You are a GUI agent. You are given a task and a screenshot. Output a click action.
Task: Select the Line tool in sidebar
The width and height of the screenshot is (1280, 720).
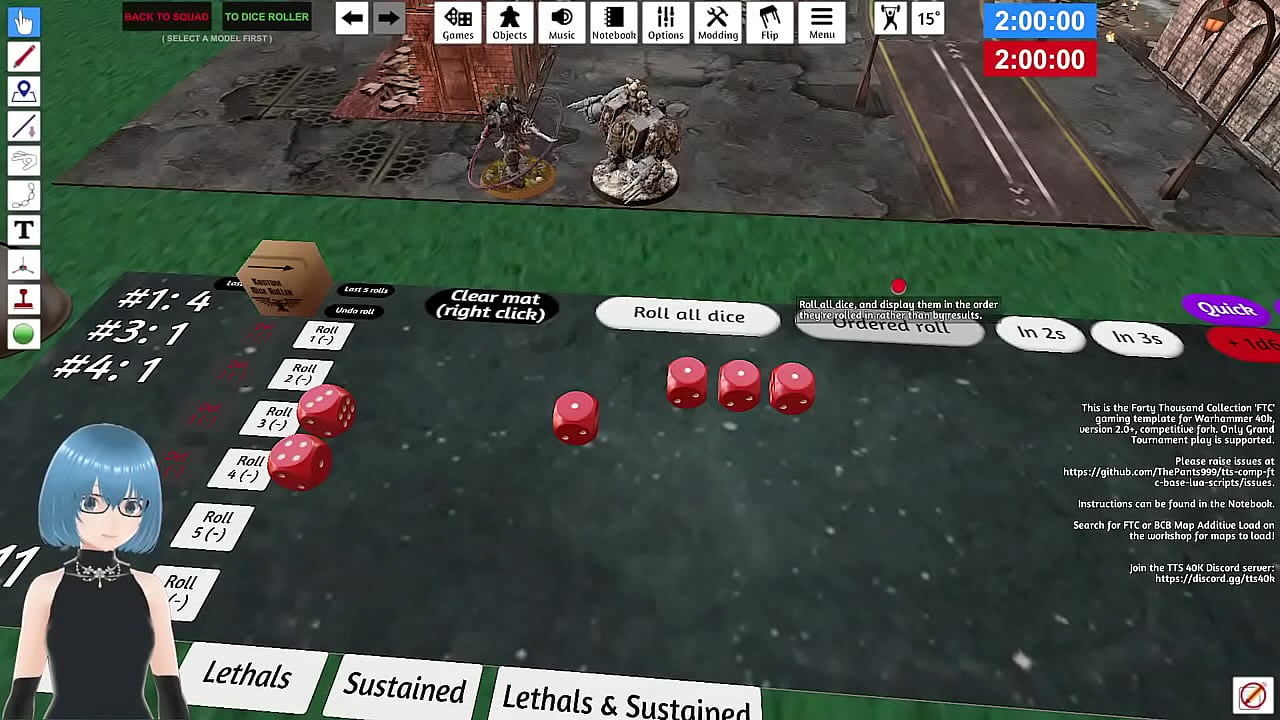[x=23, y=126]
